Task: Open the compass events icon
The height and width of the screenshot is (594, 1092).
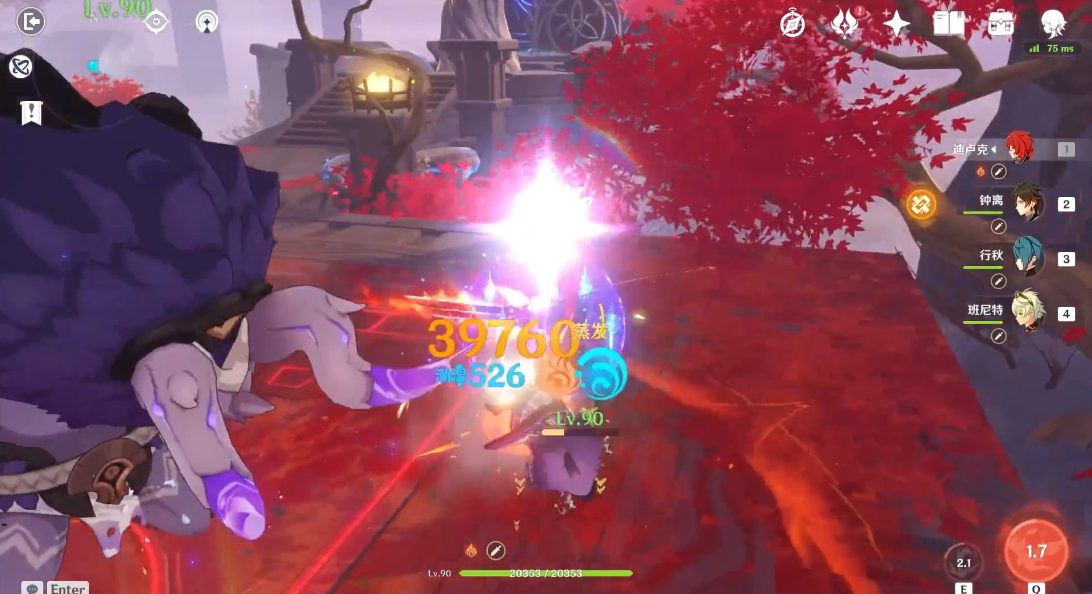Action: pyautogui.click(x=793, y=24)
